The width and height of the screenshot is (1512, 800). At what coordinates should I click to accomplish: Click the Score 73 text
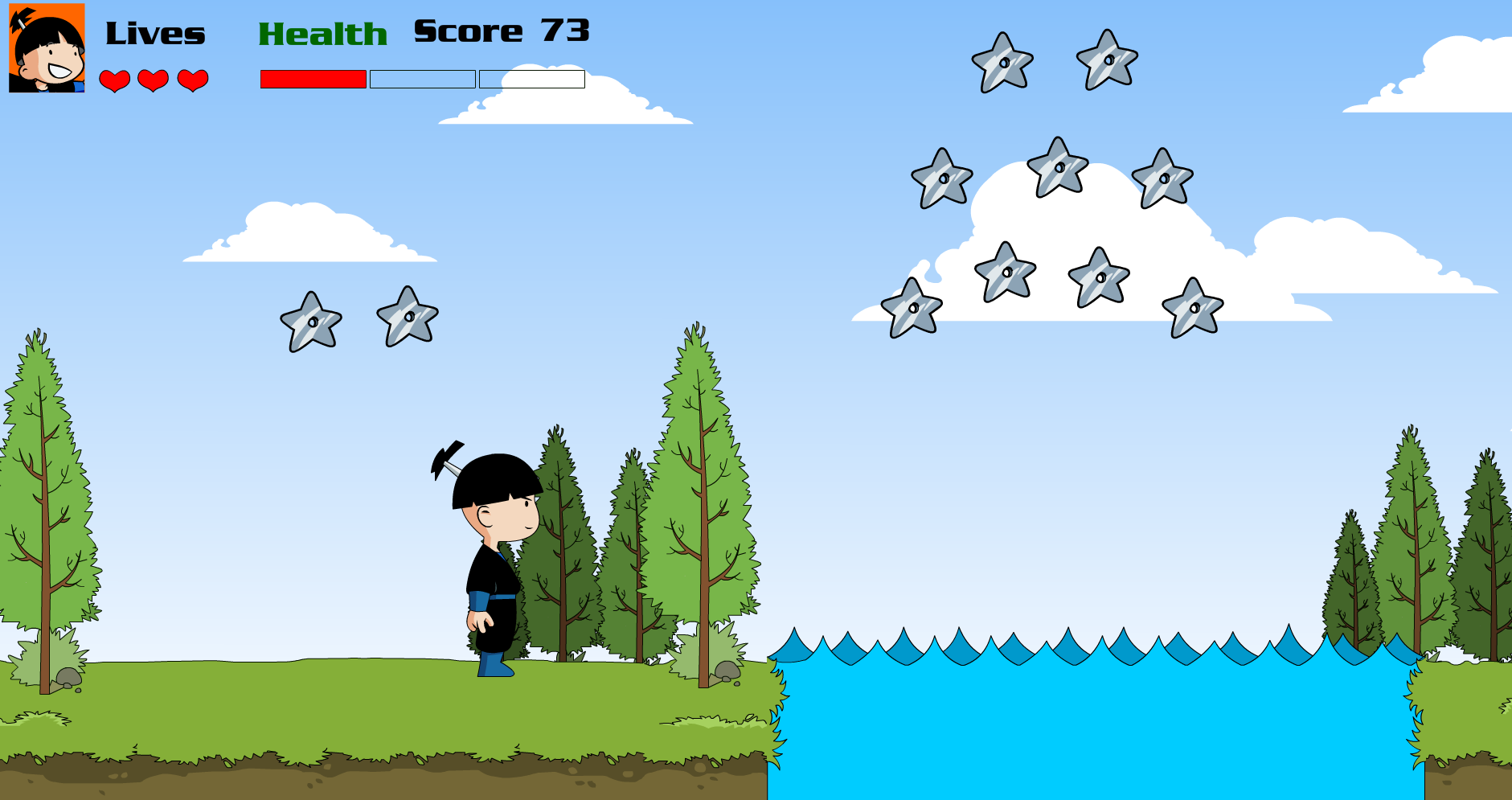click(x=499, y=30)
